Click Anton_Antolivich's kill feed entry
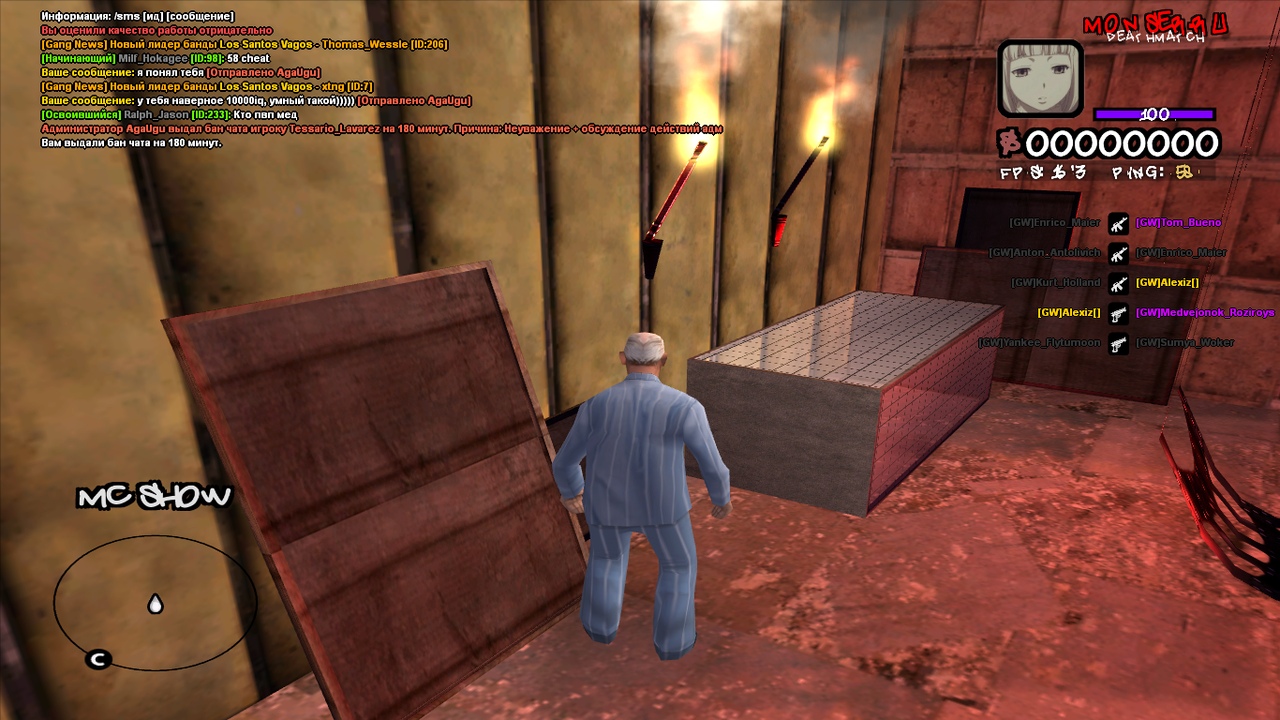The height and width of the screenshot is (720, 1280). (1044, 253)
